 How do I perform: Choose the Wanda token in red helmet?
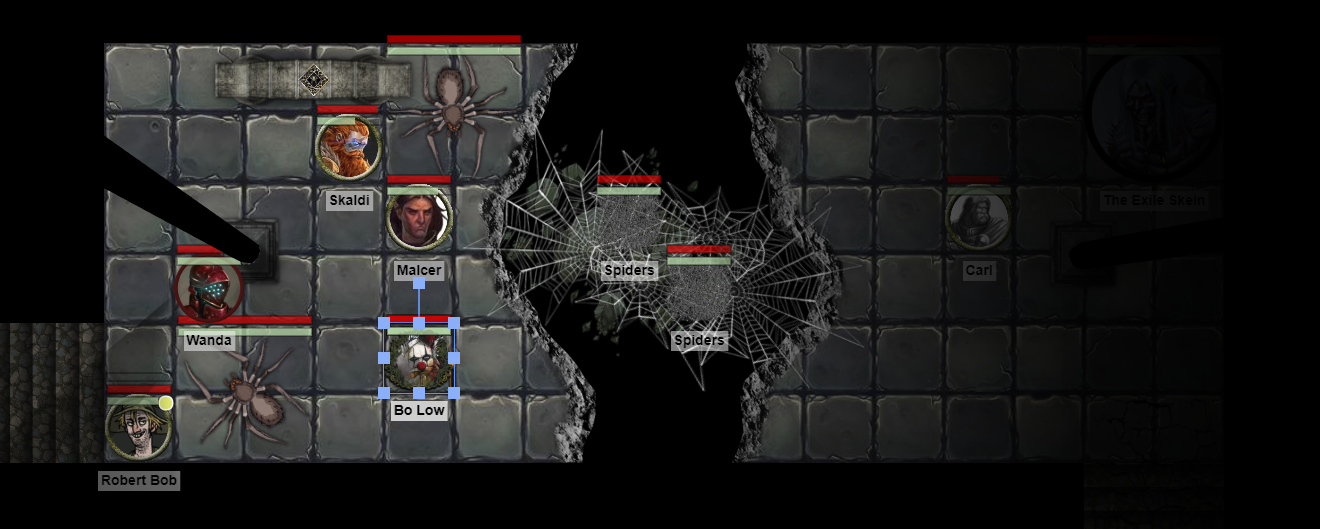(208, 290)
